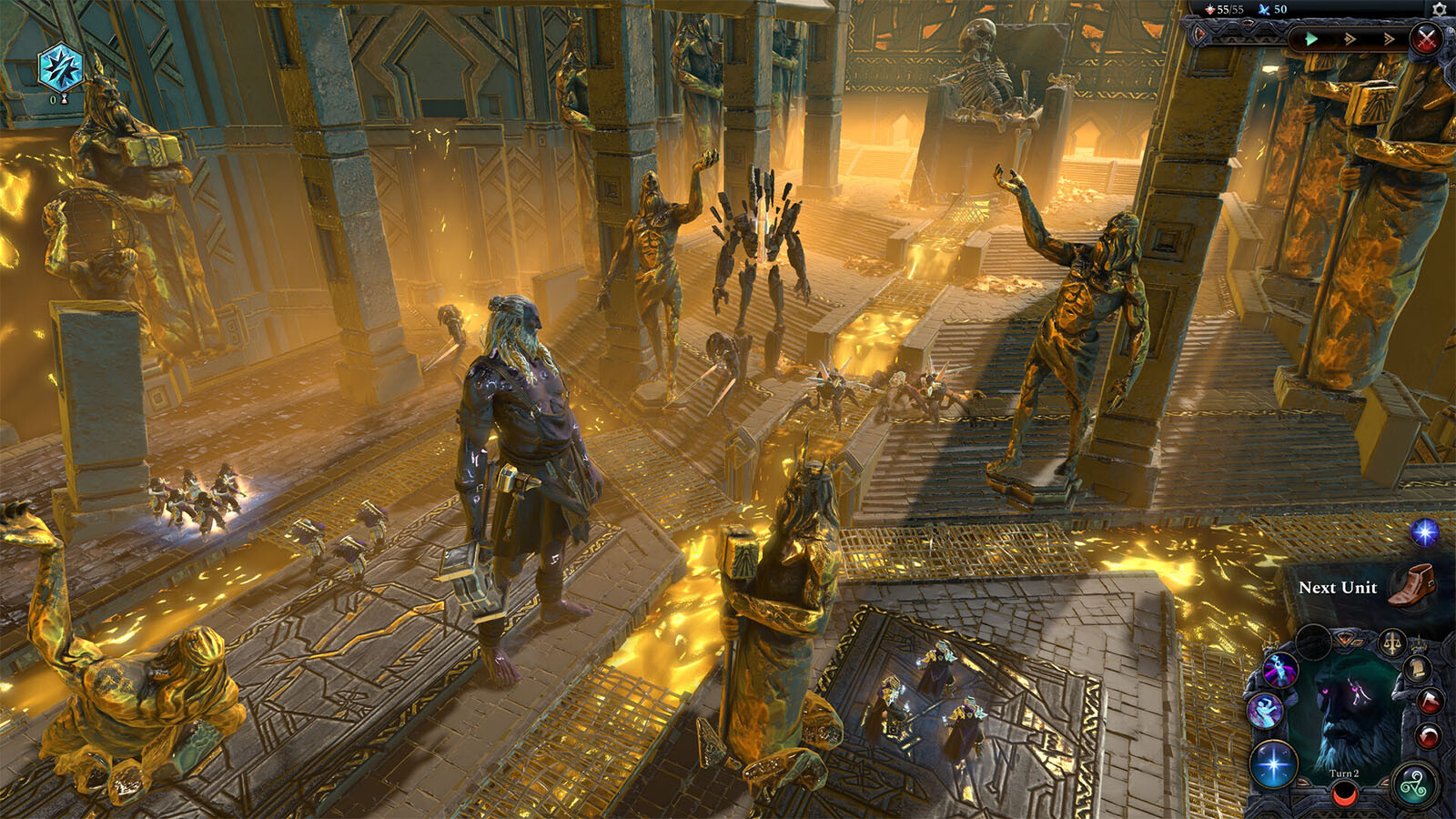Click the crescent moon below Turn 2
This screenshot has width=1456, height=819.
[1343, 794]
